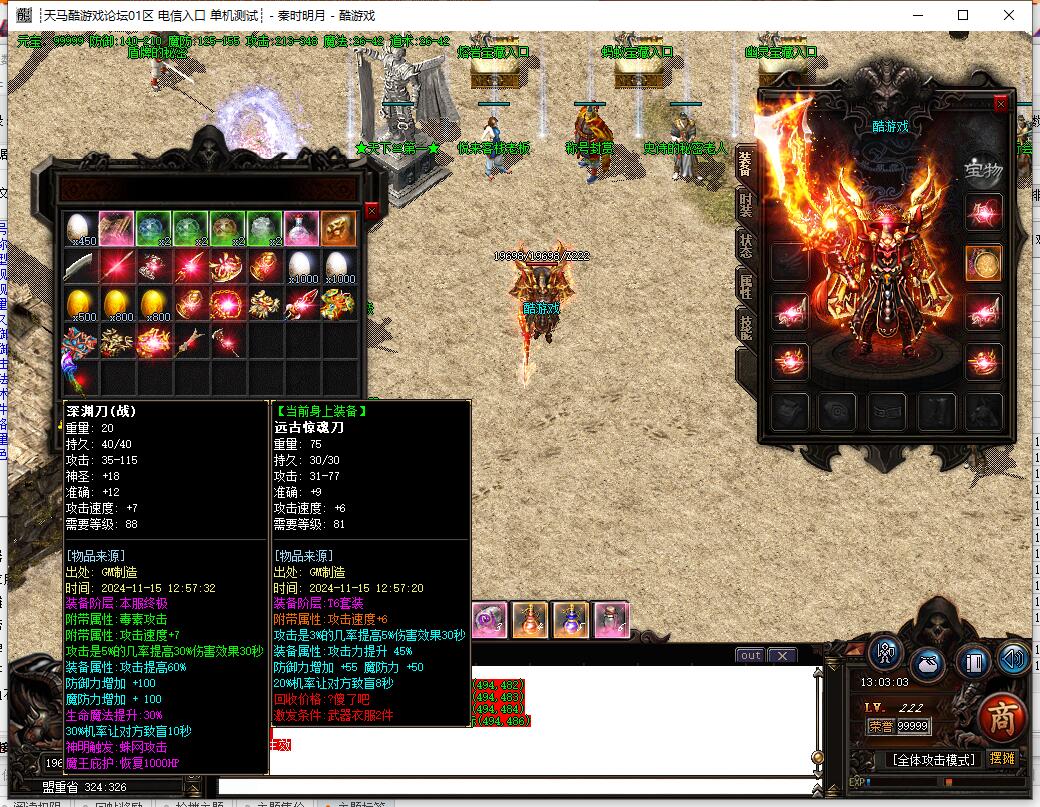Maximize the game window
This screenshot has width=1040, height=807.
click(963, 15)
